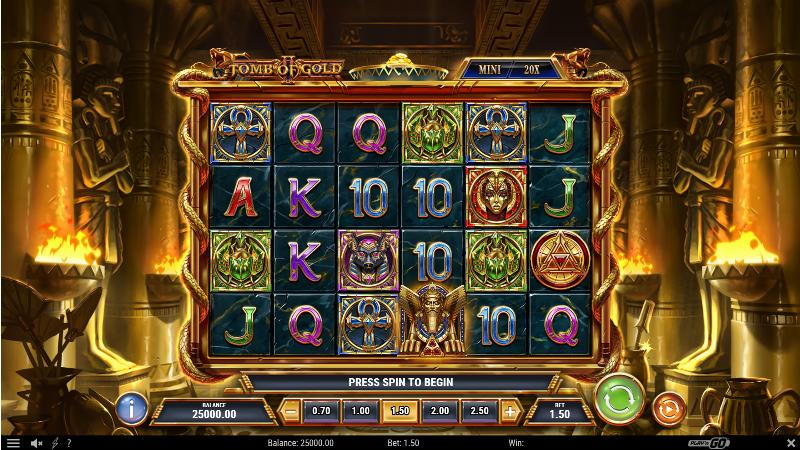This screenshot has height=450, width=800.
Task: Toggle sound with the speaker icon
Action: pos(36,442)
